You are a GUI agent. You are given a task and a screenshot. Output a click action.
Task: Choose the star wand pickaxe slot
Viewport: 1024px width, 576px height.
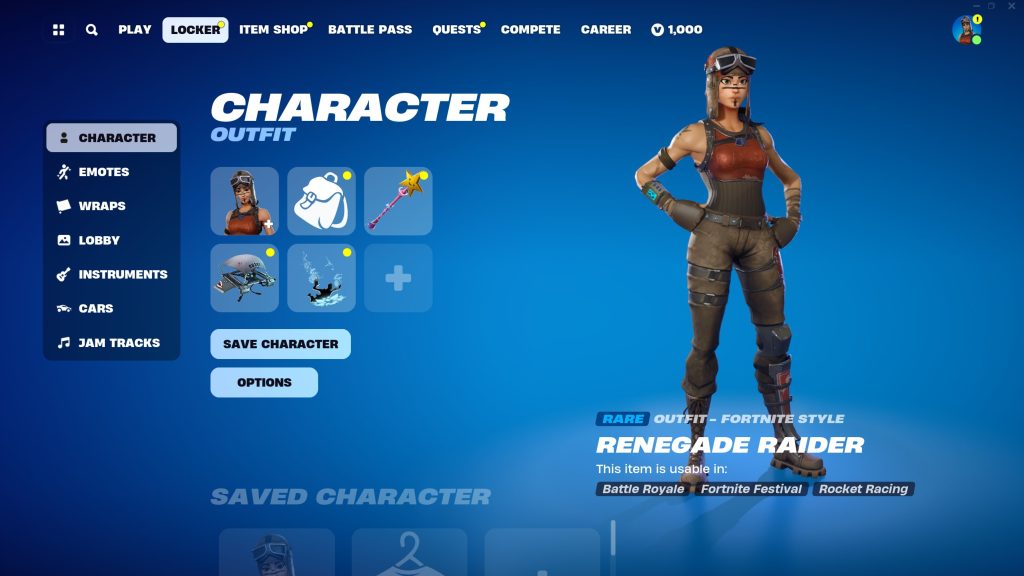[398, 201]
